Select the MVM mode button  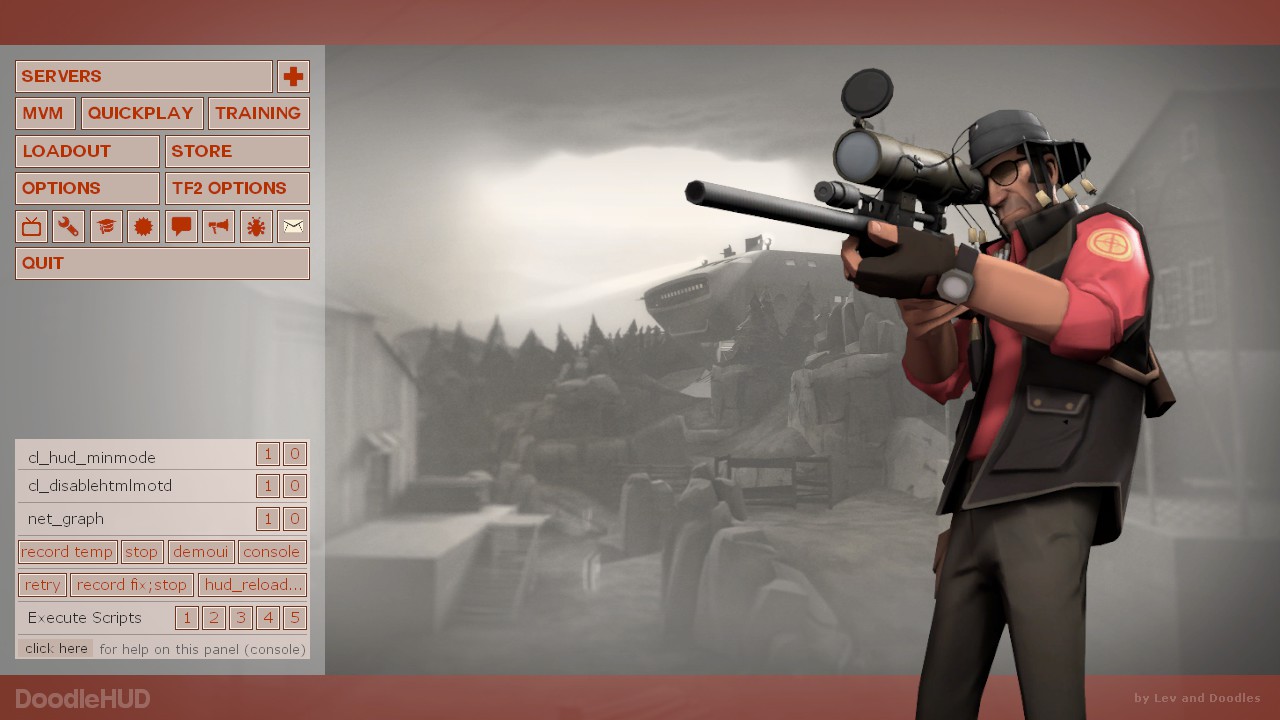(45, 113)
